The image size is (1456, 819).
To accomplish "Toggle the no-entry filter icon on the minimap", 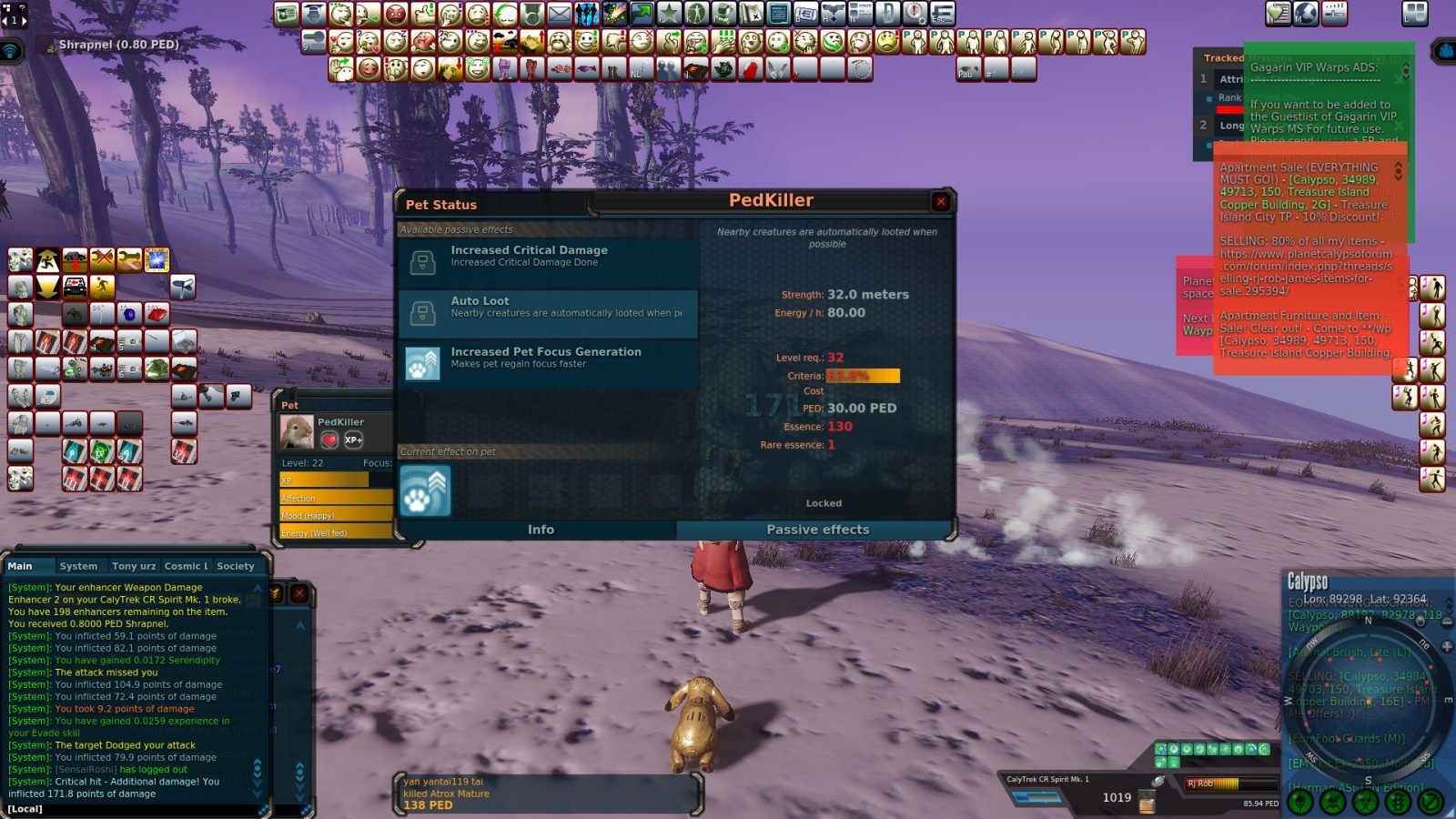I will click(1431, 802).
